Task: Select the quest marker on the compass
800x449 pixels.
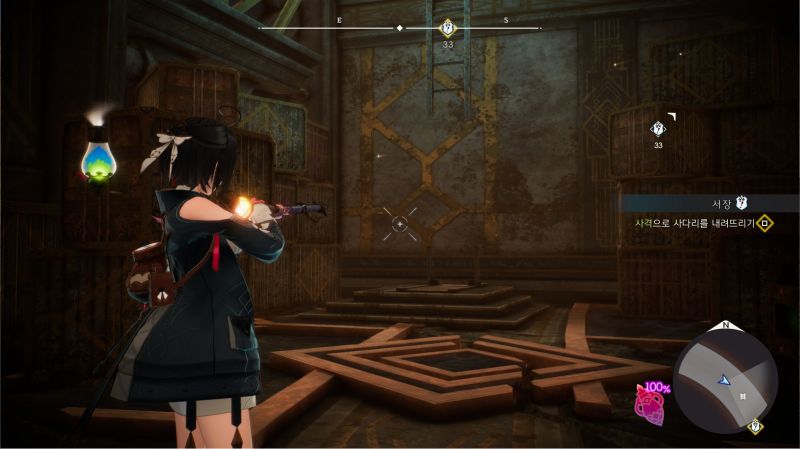Action: pos(448,28)
